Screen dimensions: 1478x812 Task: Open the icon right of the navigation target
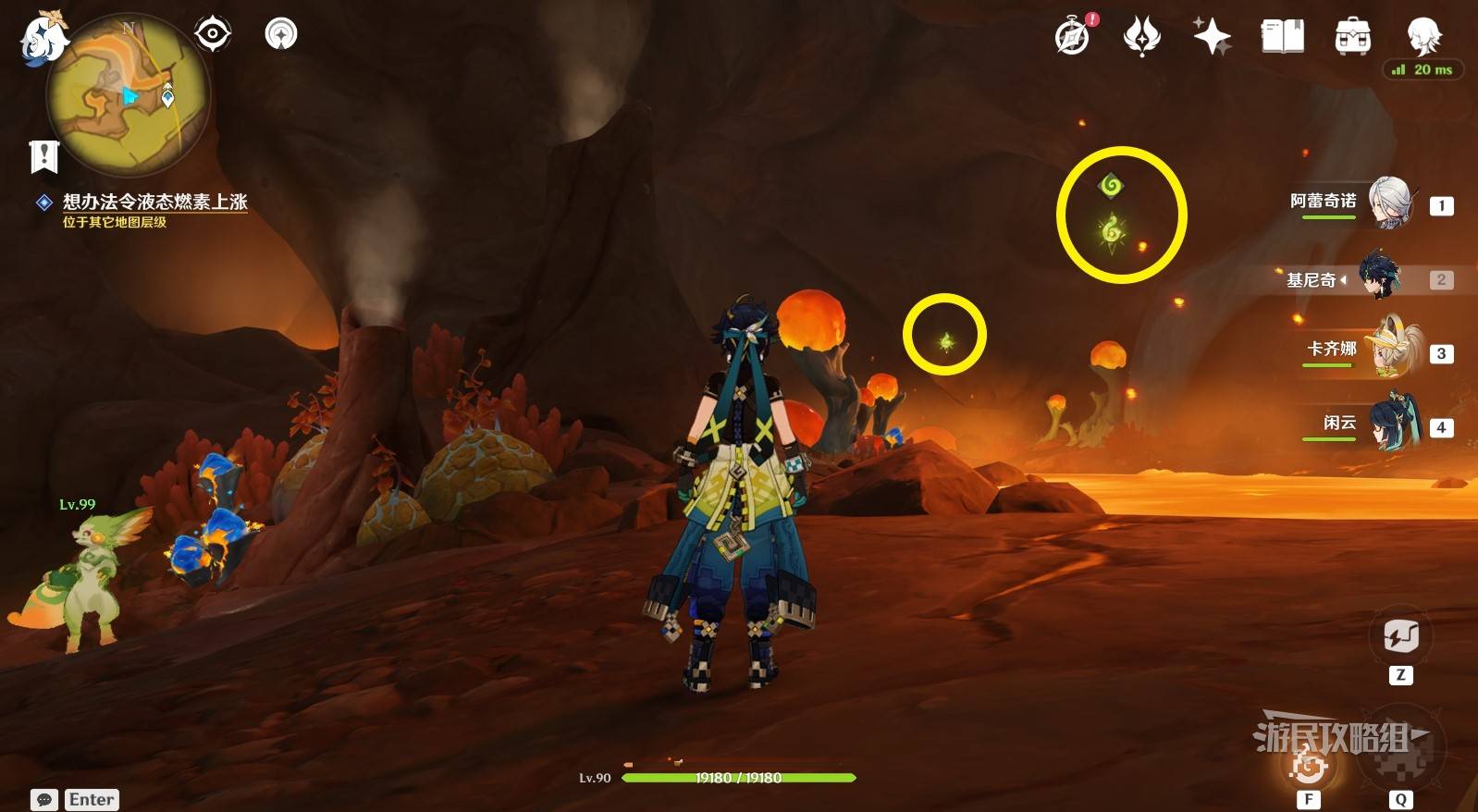(x=281, y=34)
